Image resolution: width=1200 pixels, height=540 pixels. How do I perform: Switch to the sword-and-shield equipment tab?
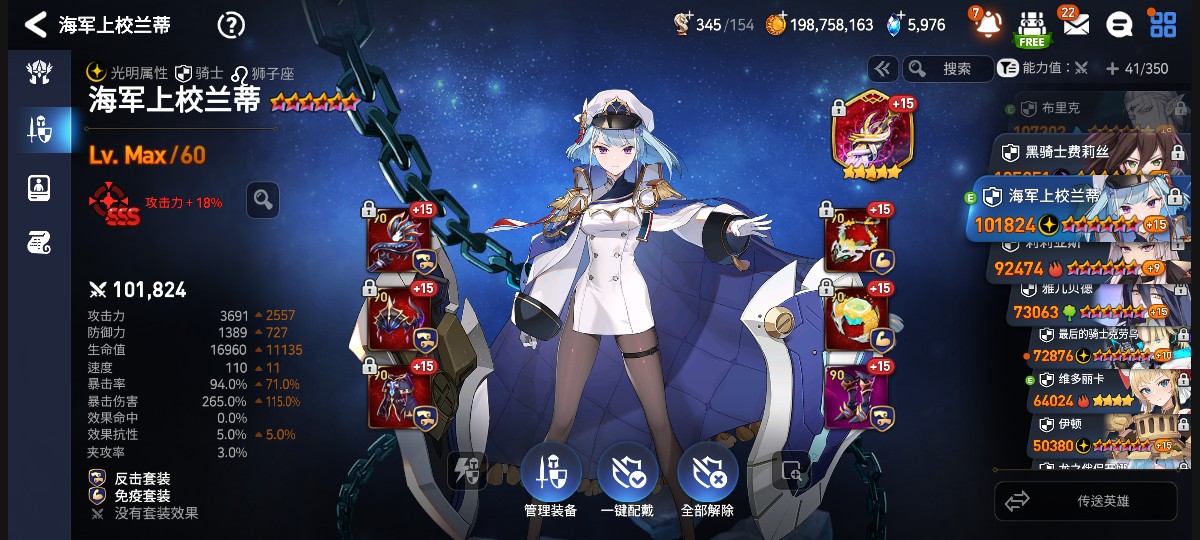40,129
